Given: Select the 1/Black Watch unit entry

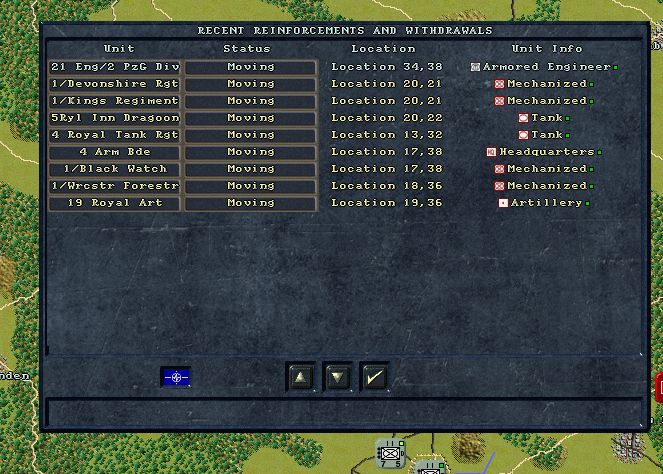Looking at the screenshot, I should [x=114, y=169].
